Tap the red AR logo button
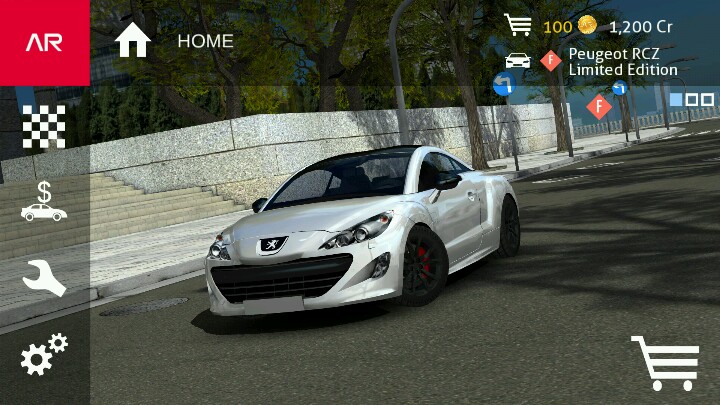The height and width of the screenshot is (405, 720). click(x=44, y=42)
